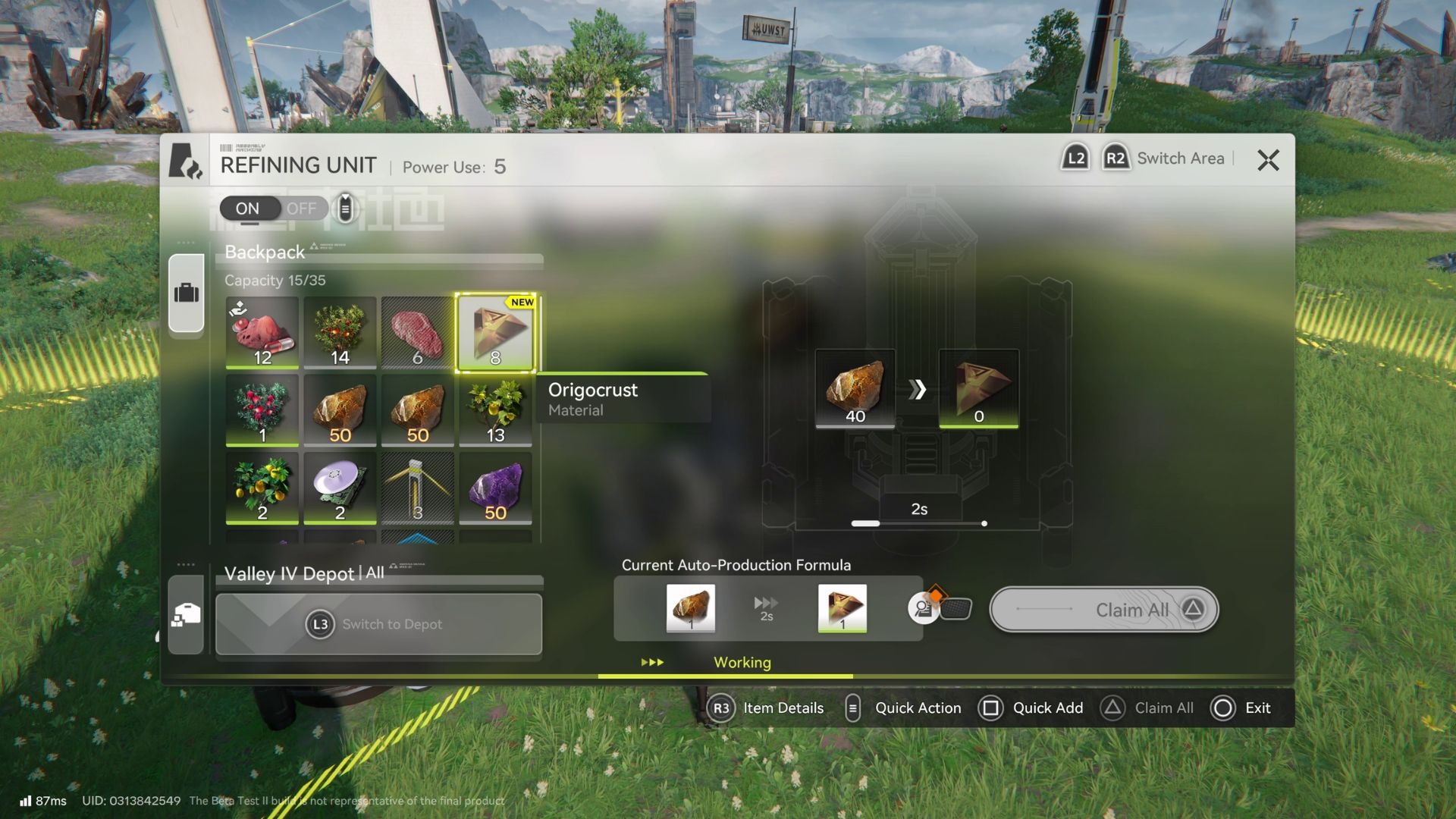Select the red berry bush with 14

pos(340,333)
